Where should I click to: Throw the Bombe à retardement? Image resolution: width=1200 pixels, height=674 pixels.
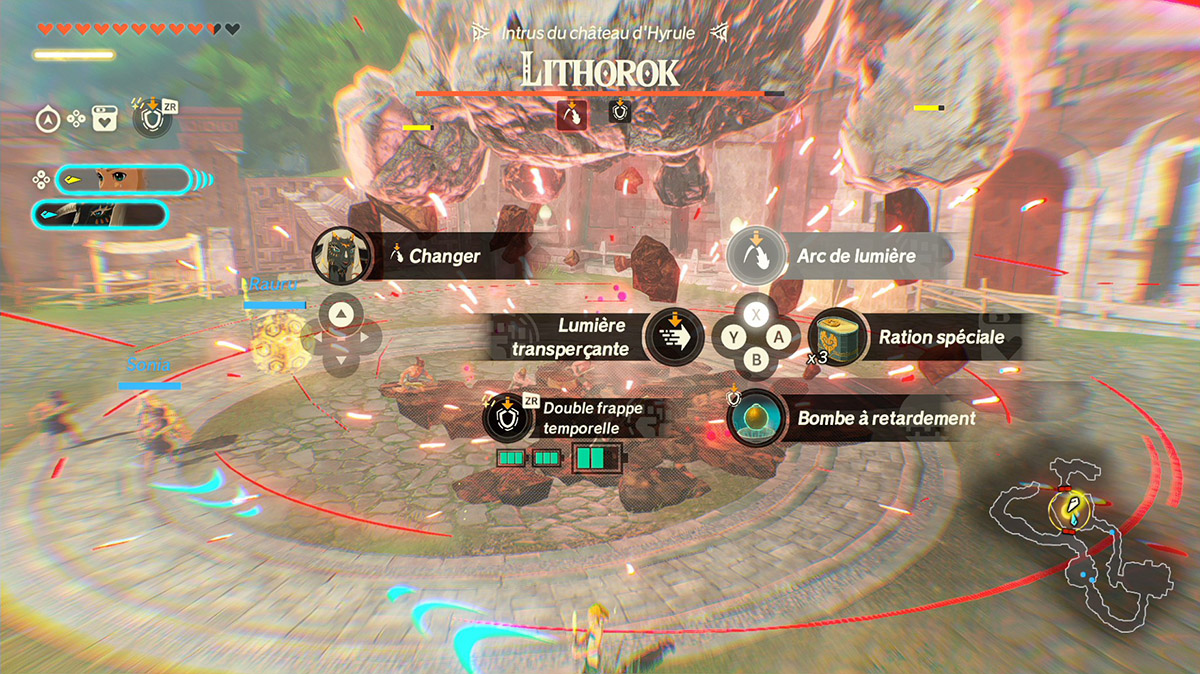[755, 418]
